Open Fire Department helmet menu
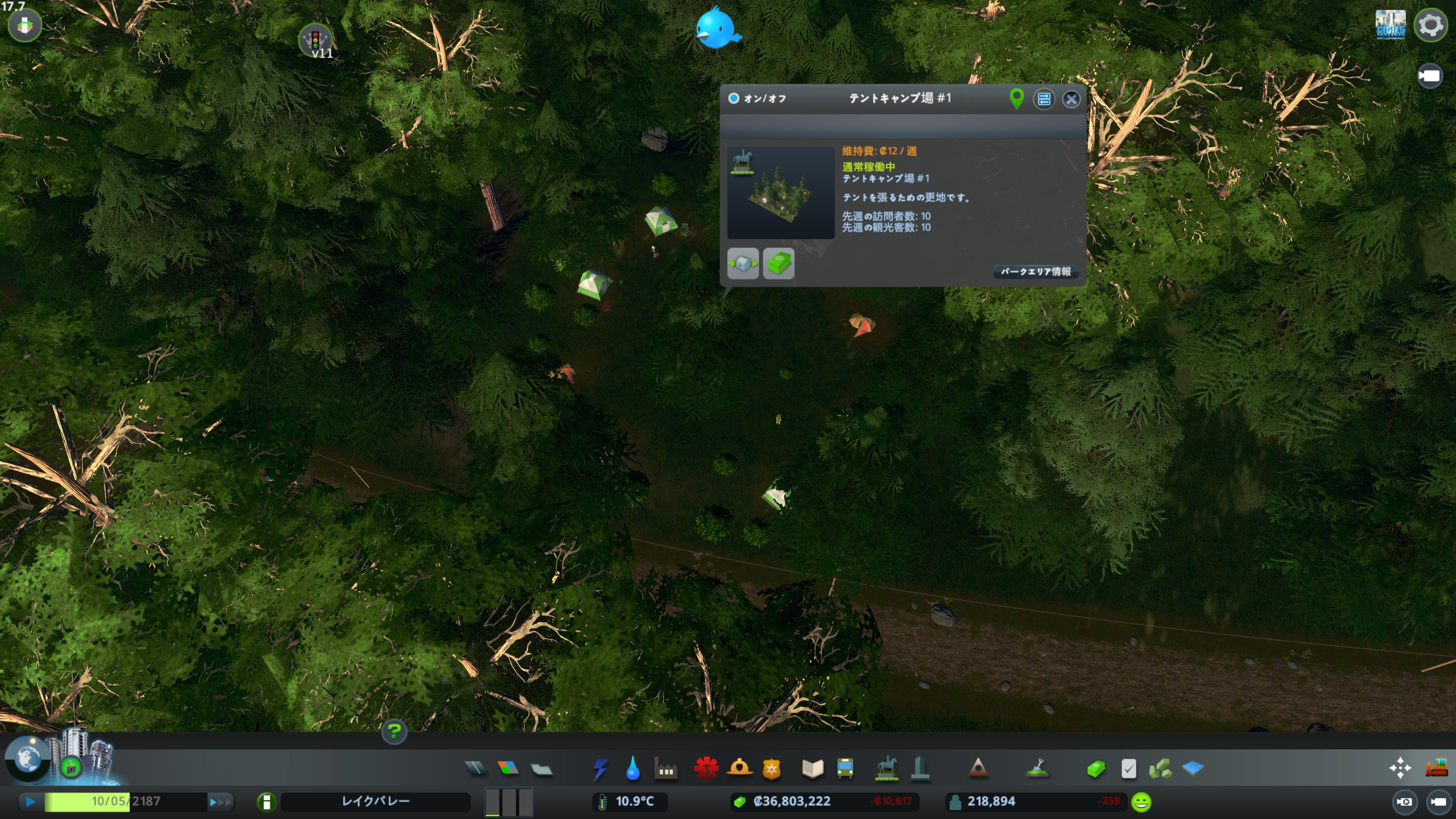The image size is (1456, 819). tap(739, 769)
